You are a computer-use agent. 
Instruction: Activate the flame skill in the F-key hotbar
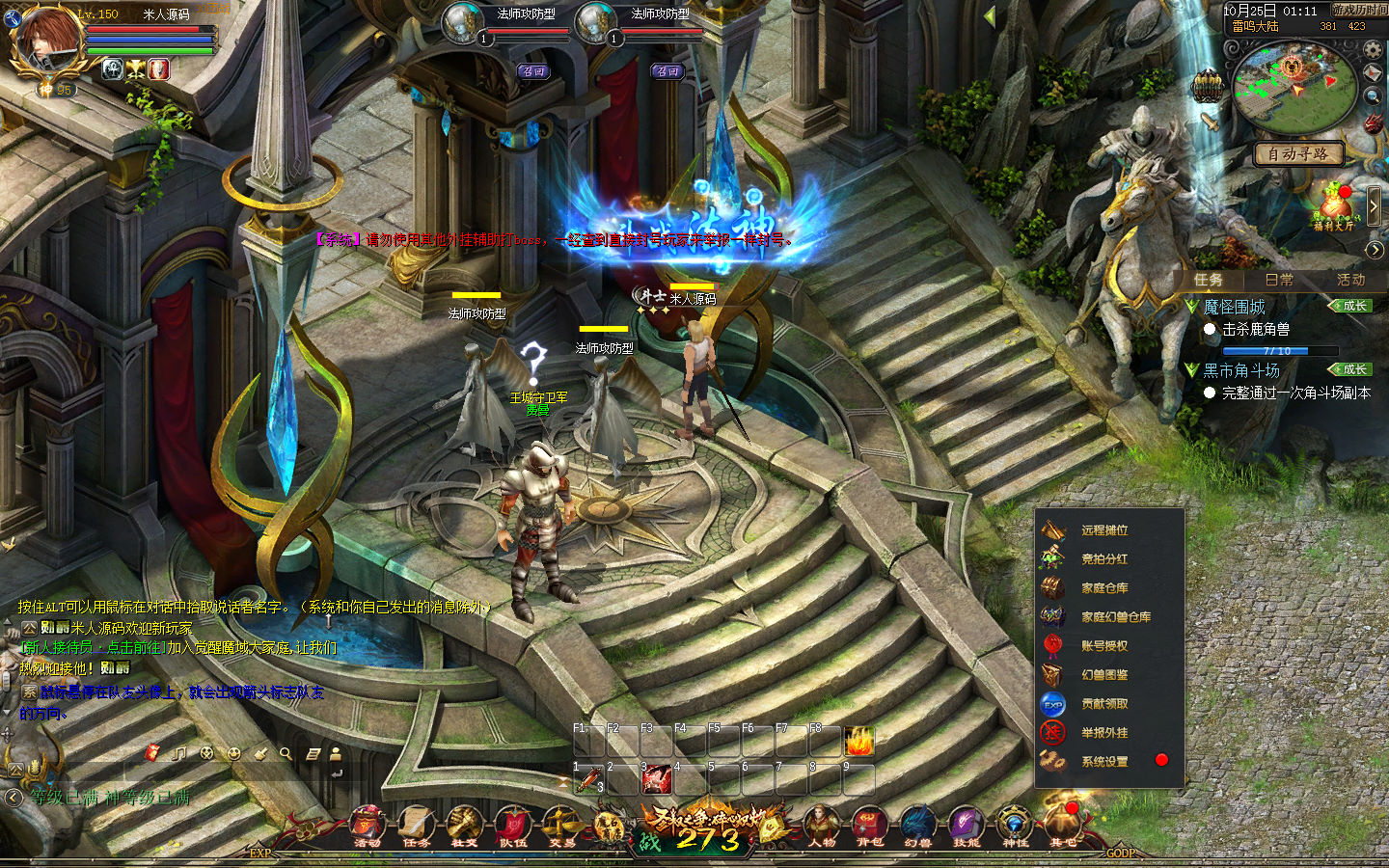click(858, 742)
